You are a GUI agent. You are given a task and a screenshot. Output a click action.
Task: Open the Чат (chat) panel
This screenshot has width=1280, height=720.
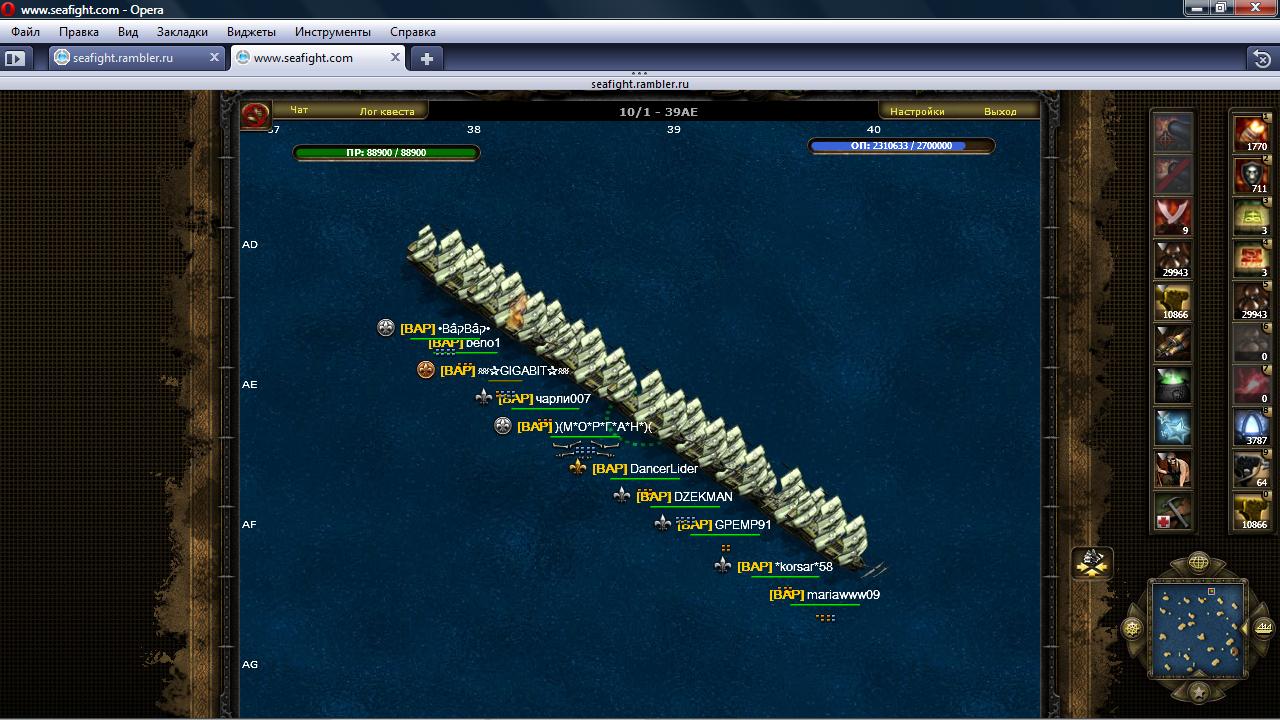(x=299, y=111)
